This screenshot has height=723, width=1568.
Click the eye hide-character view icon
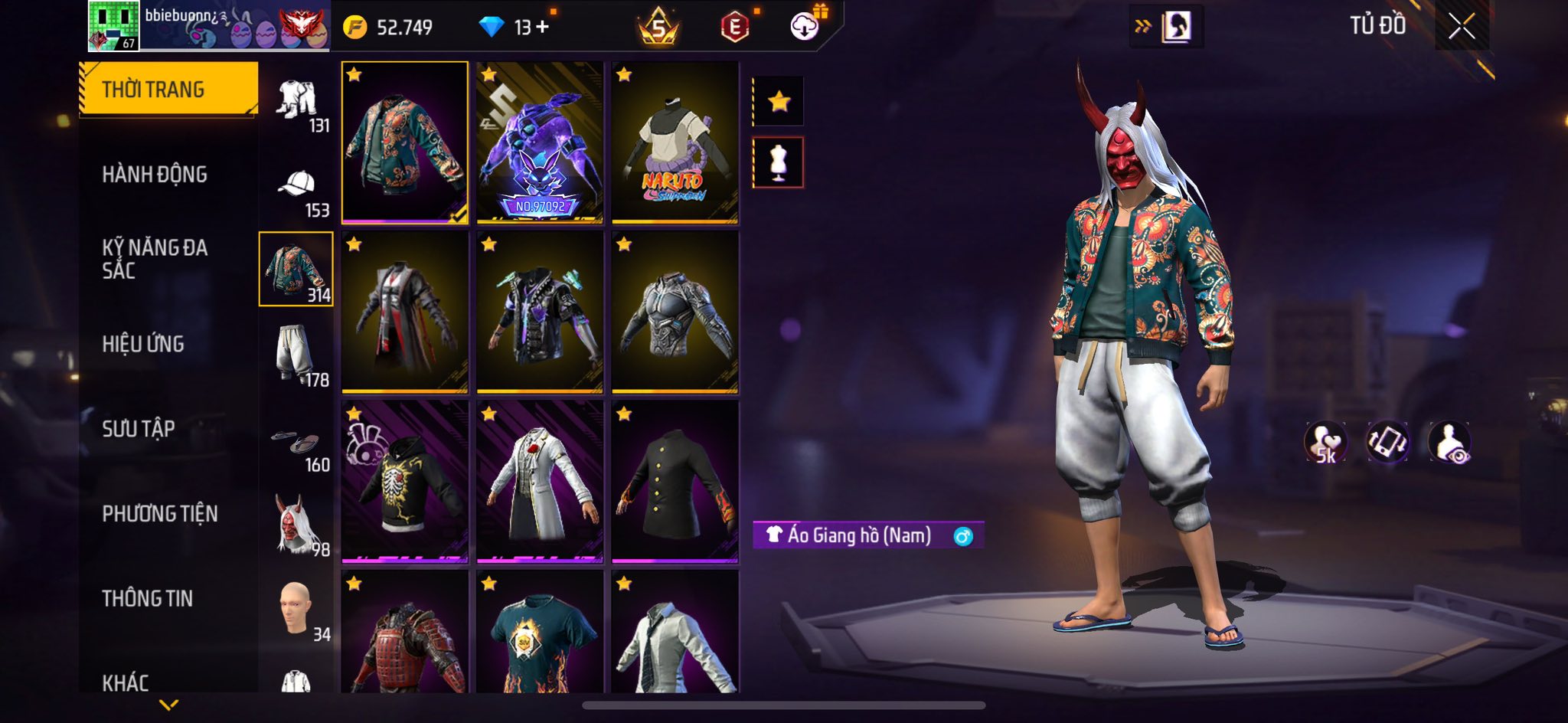(x=1449, y=443)
